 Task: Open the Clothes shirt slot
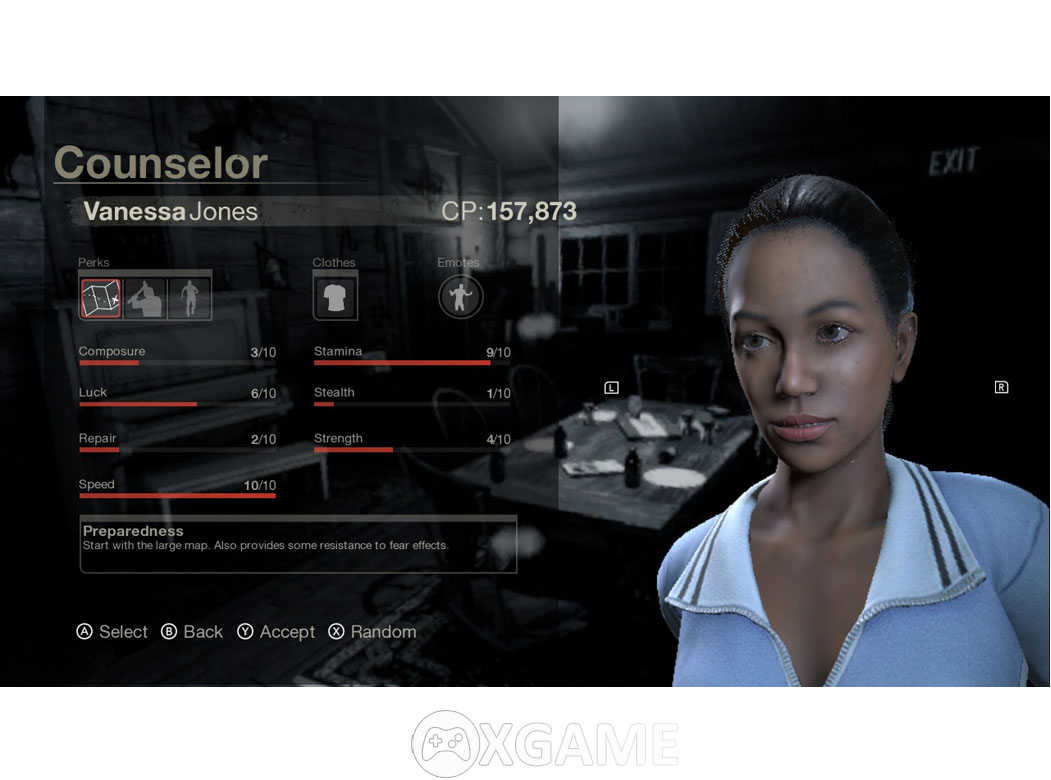click(x=335, y=297)
